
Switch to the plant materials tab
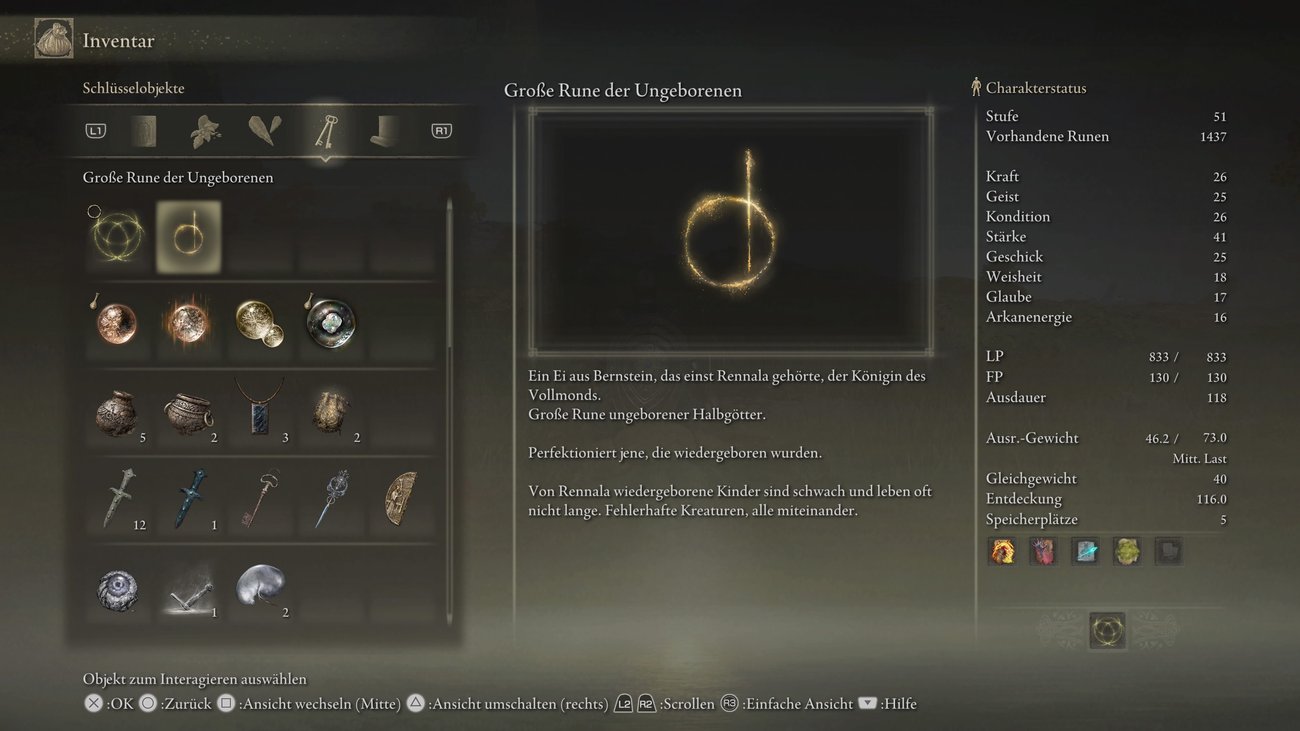[x=206, y=130]
